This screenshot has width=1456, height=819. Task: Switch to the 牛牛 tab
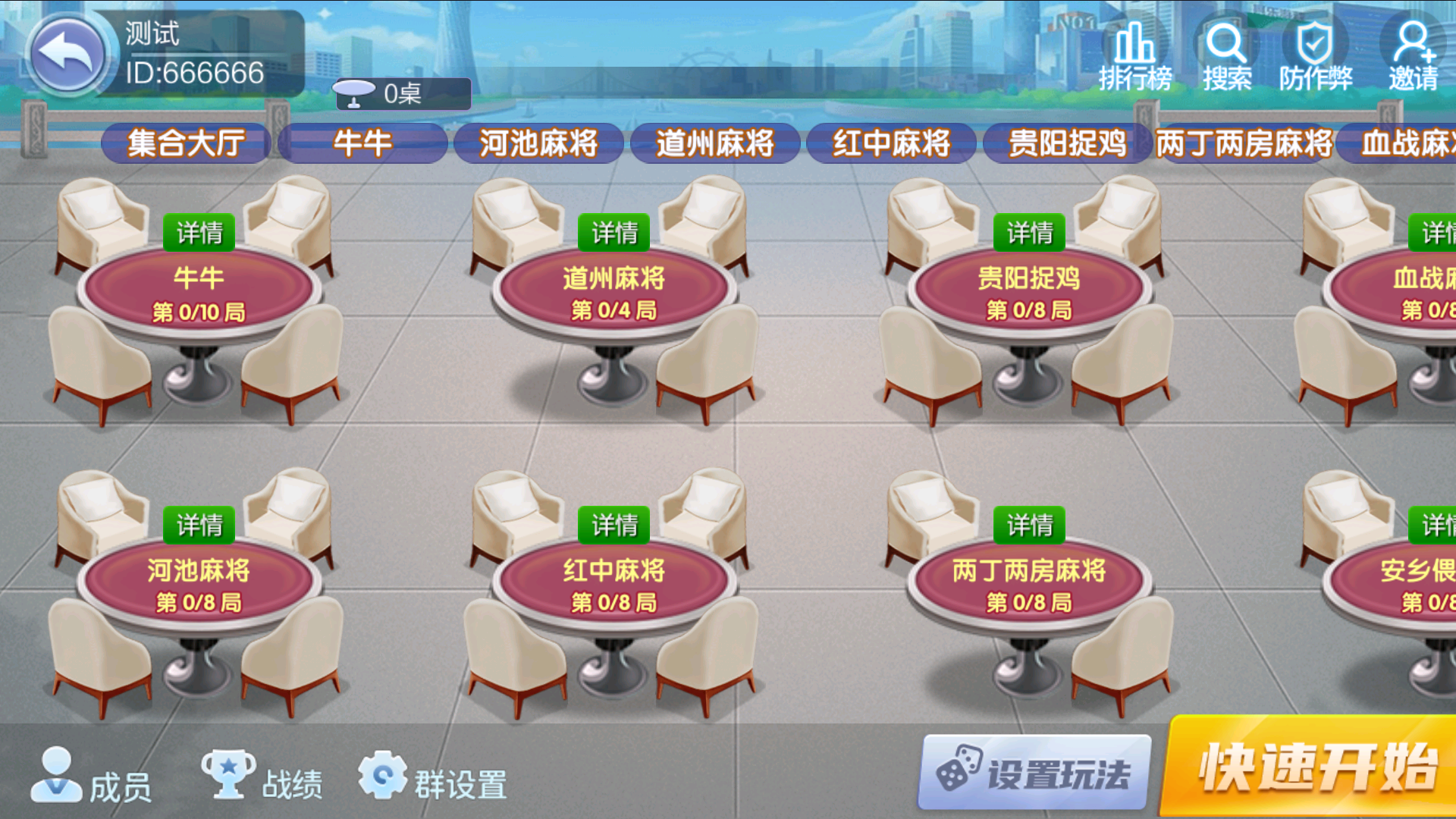pos(362,143)
